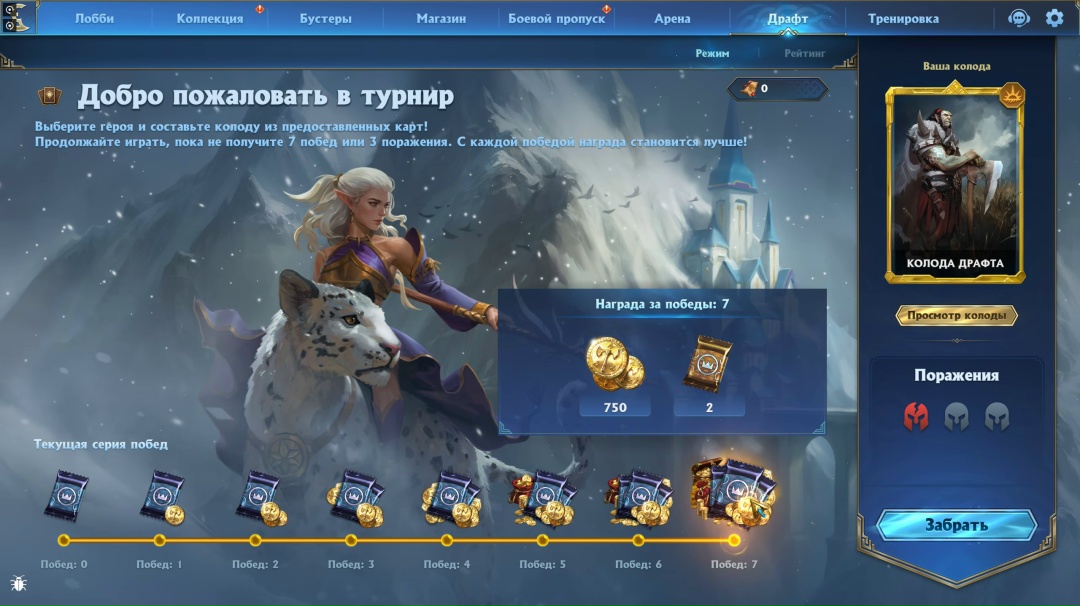Switch to the Арена tab

[672, 18]
